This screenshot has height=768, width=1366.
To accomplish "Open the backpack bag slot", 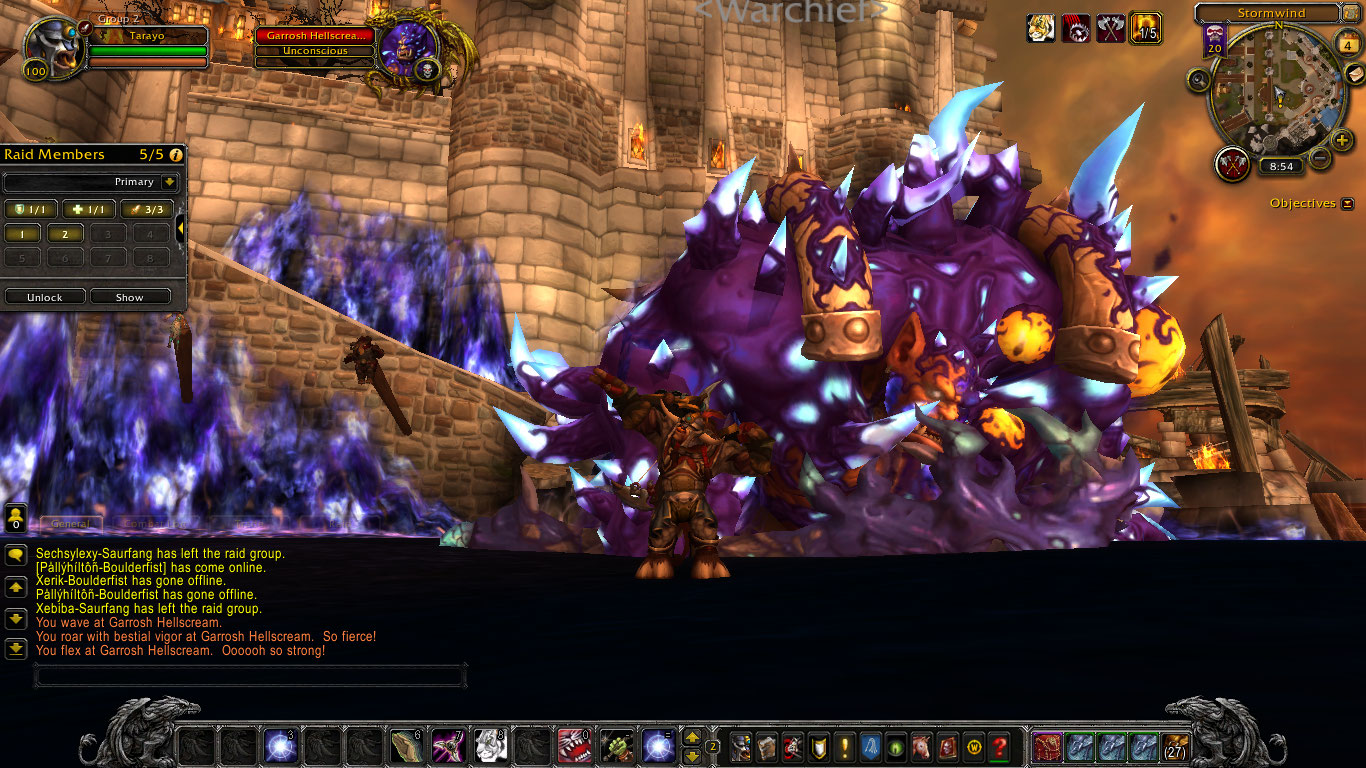I will click(x=1174, y=746).
